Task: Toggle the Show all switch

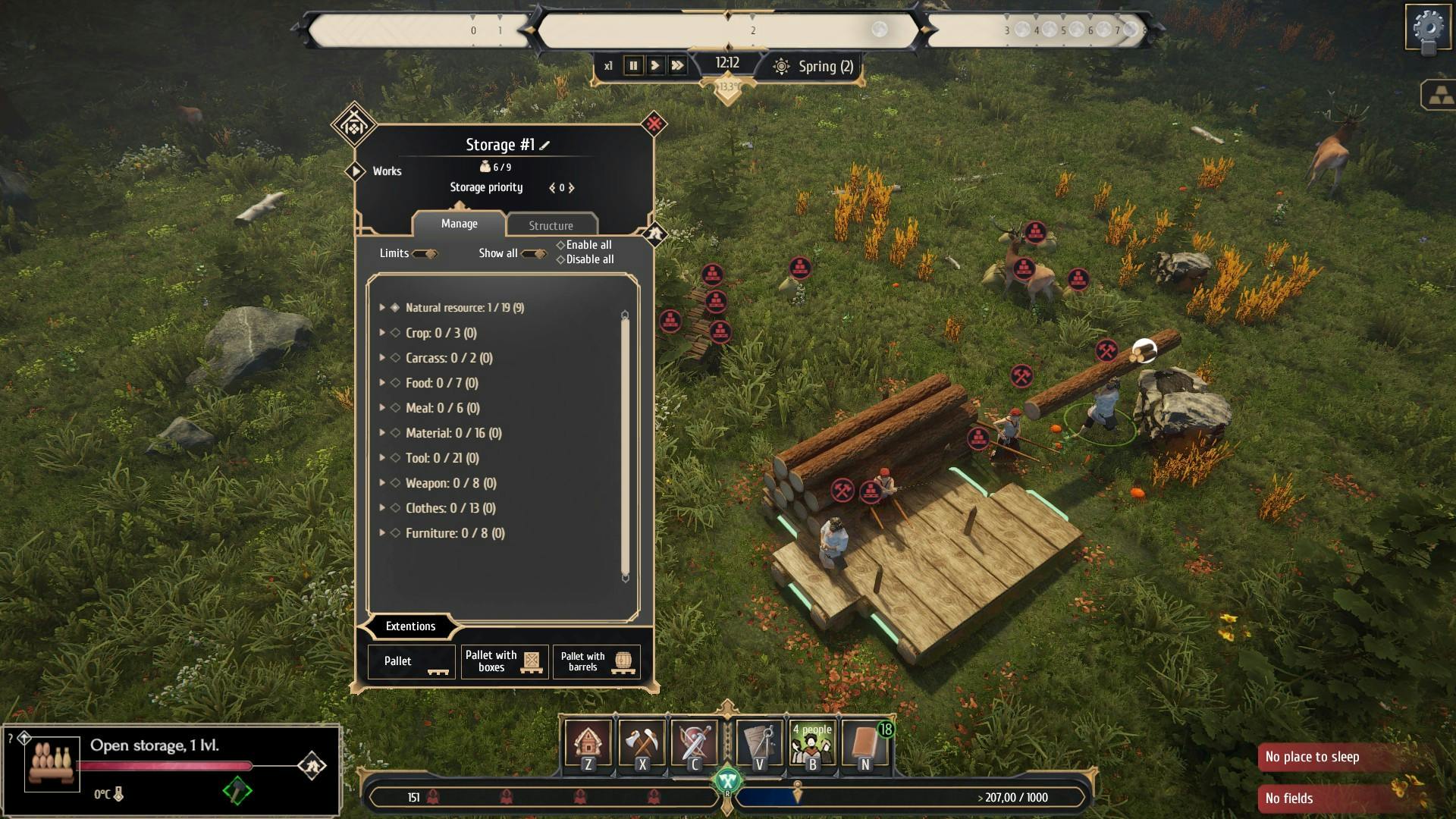Action: coord(534,253)
